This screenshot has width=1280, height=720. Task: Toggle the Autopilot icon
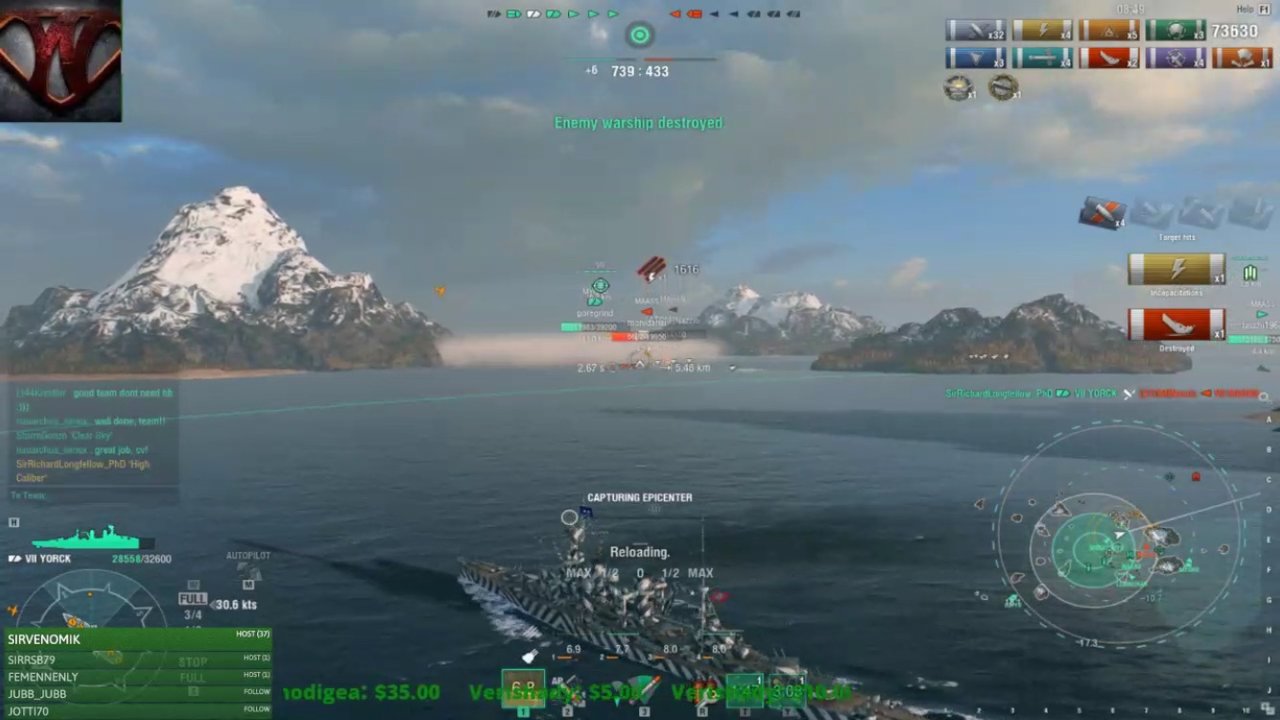point(248,573)
